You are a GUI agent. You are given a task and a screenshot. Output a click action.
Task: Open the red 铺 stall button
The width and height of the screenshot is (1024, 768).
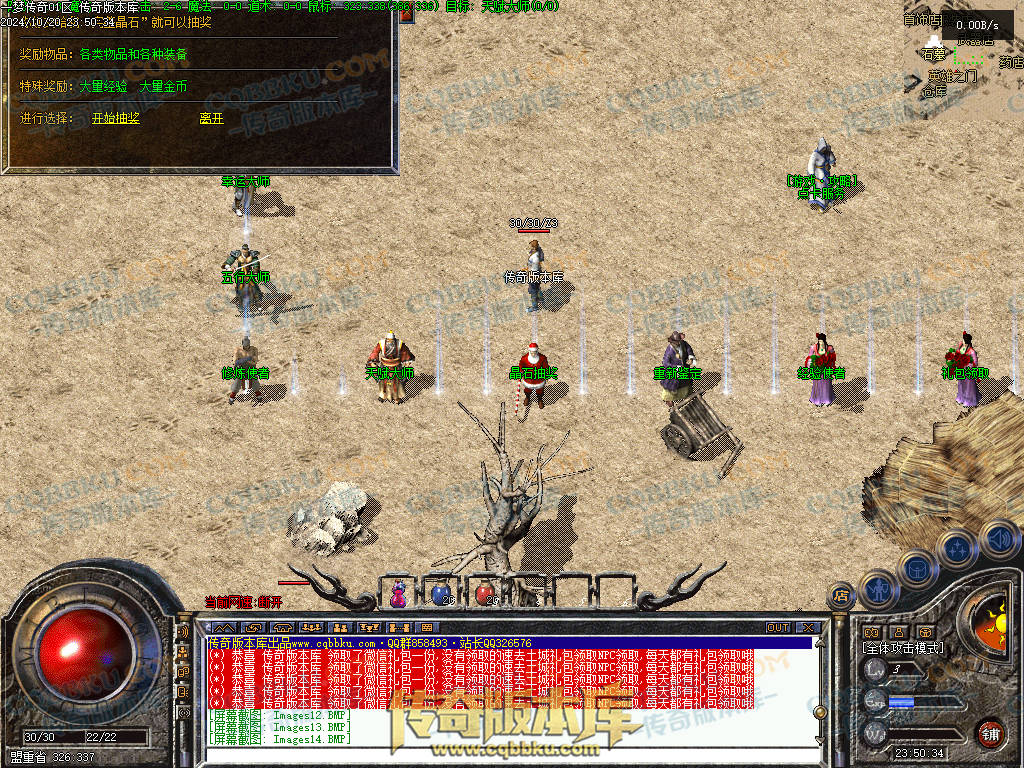[x=990, y=732]
